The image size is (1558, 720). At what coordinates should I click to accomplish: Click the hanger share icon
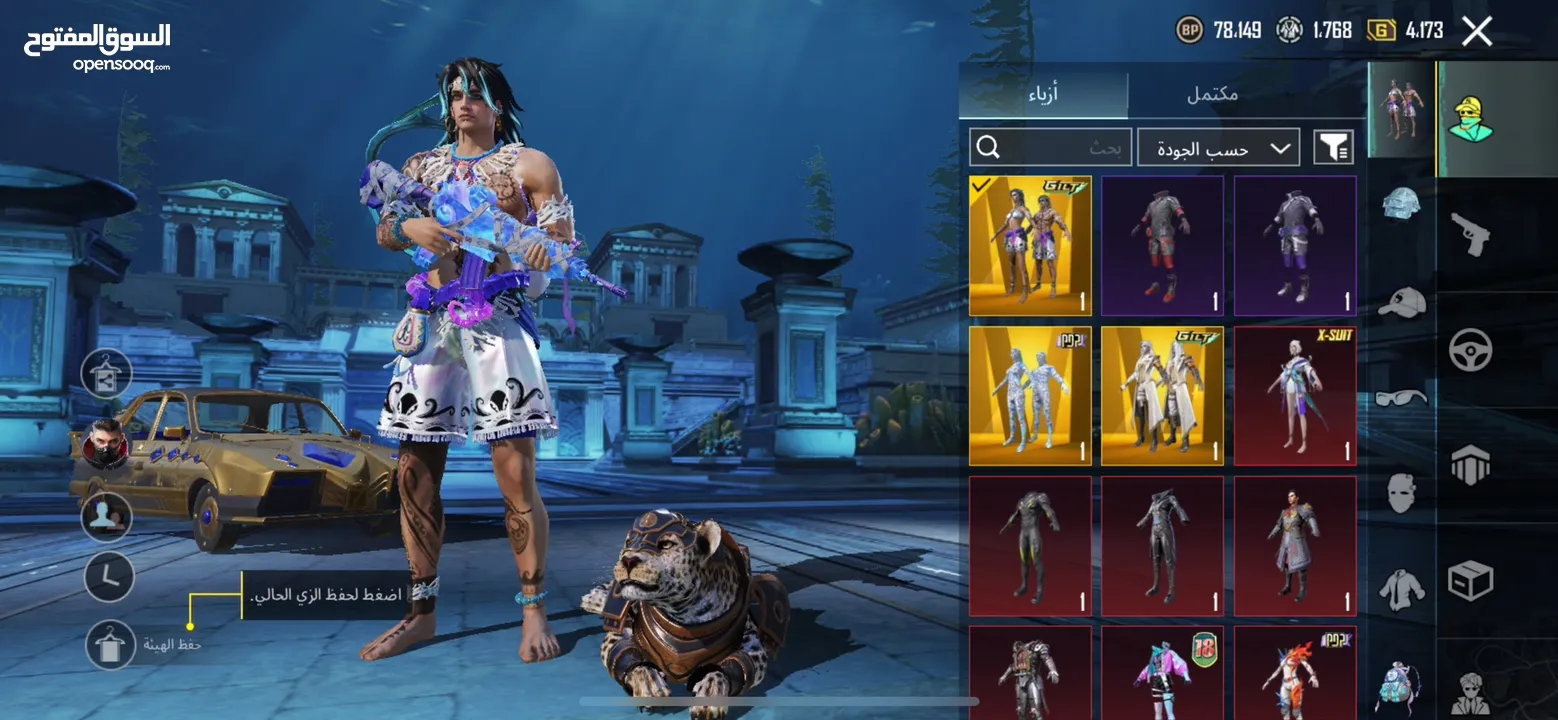pos(106,374)
